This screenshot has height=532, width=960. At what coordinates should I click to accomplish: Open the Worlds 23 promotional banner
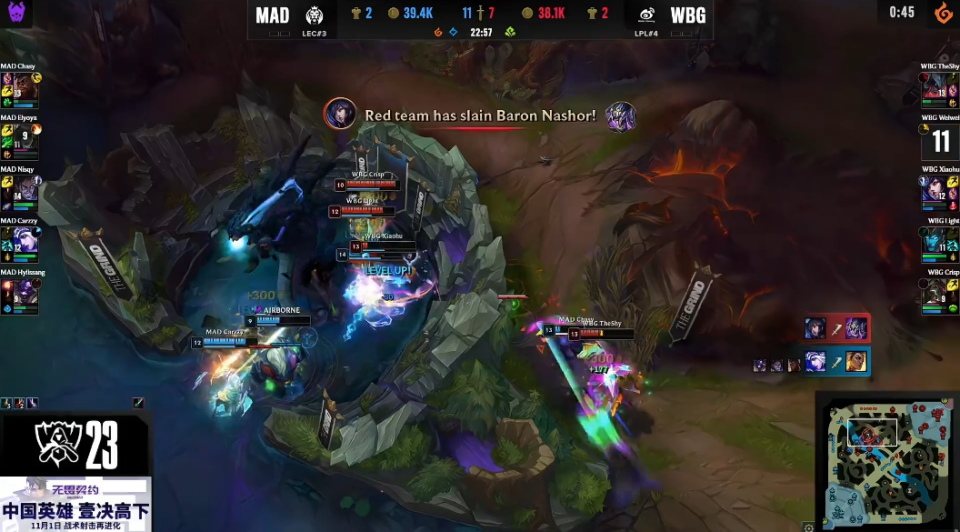tap(76, 472)
